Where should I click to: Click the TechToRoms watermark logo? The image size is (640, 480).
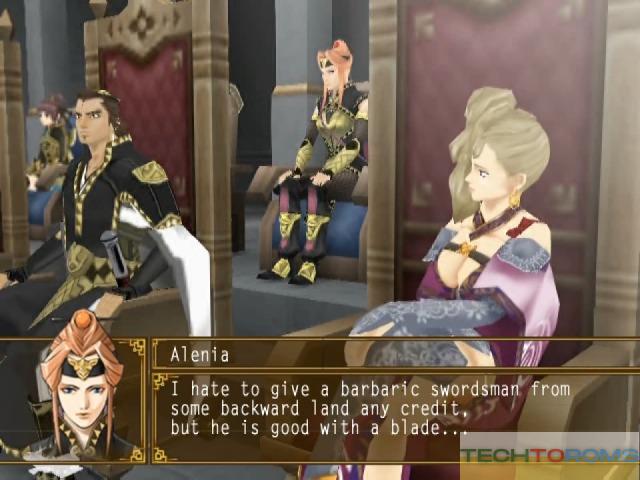pos(547,456)
